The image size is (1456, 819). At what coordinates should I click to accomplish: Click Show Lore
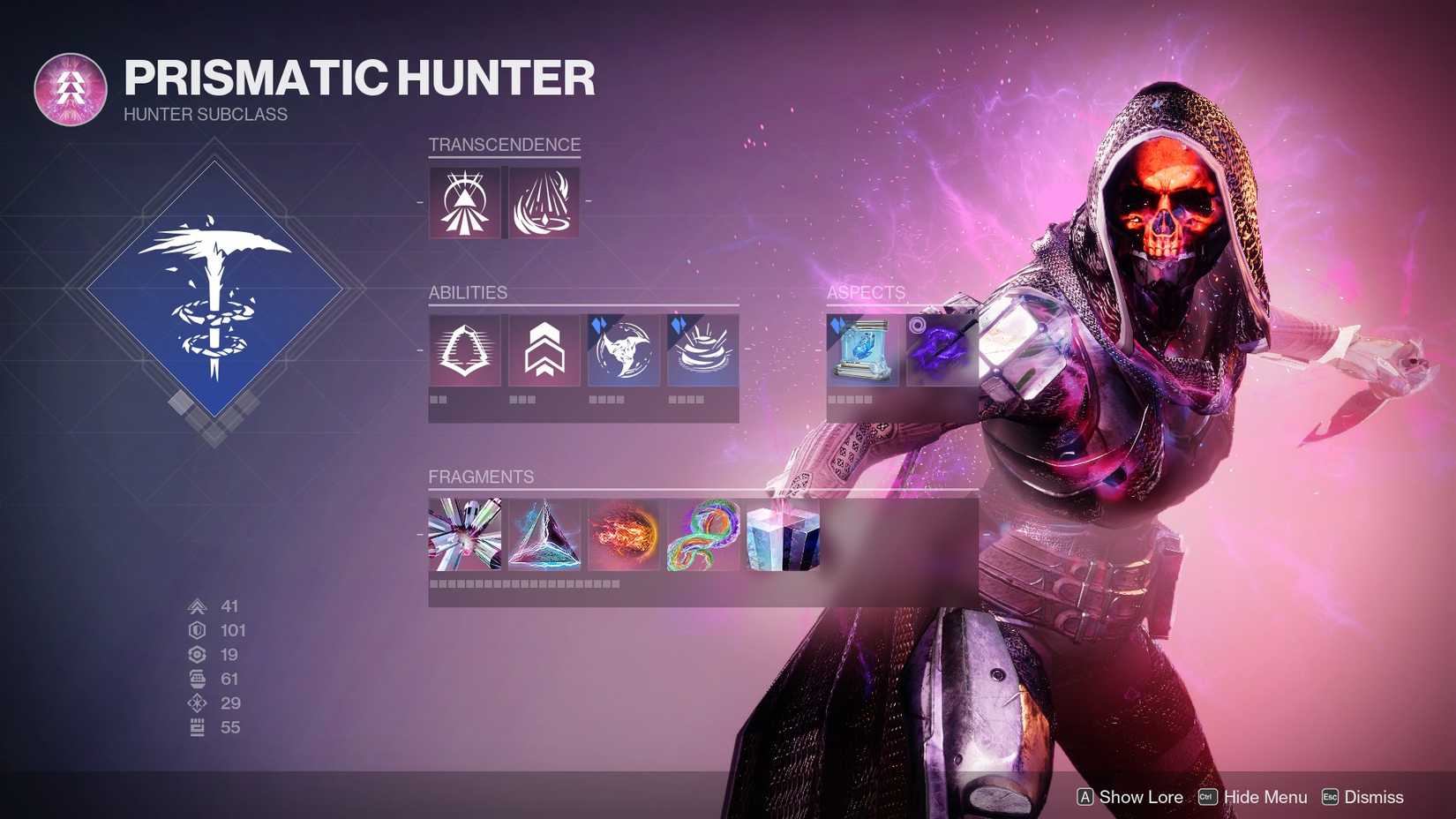[x=1139, y=797]
